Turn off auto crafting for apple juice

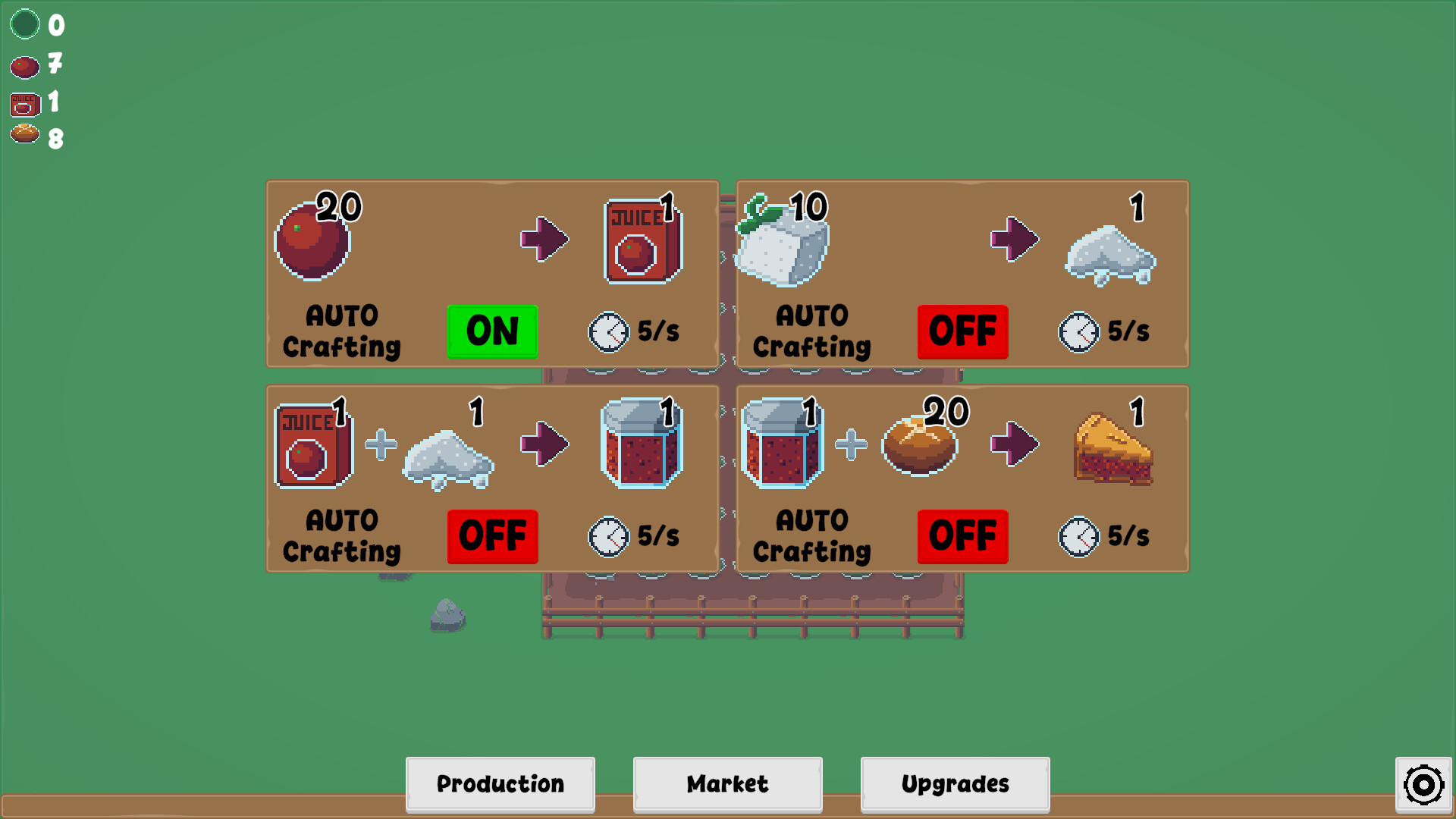coord(492,331)
